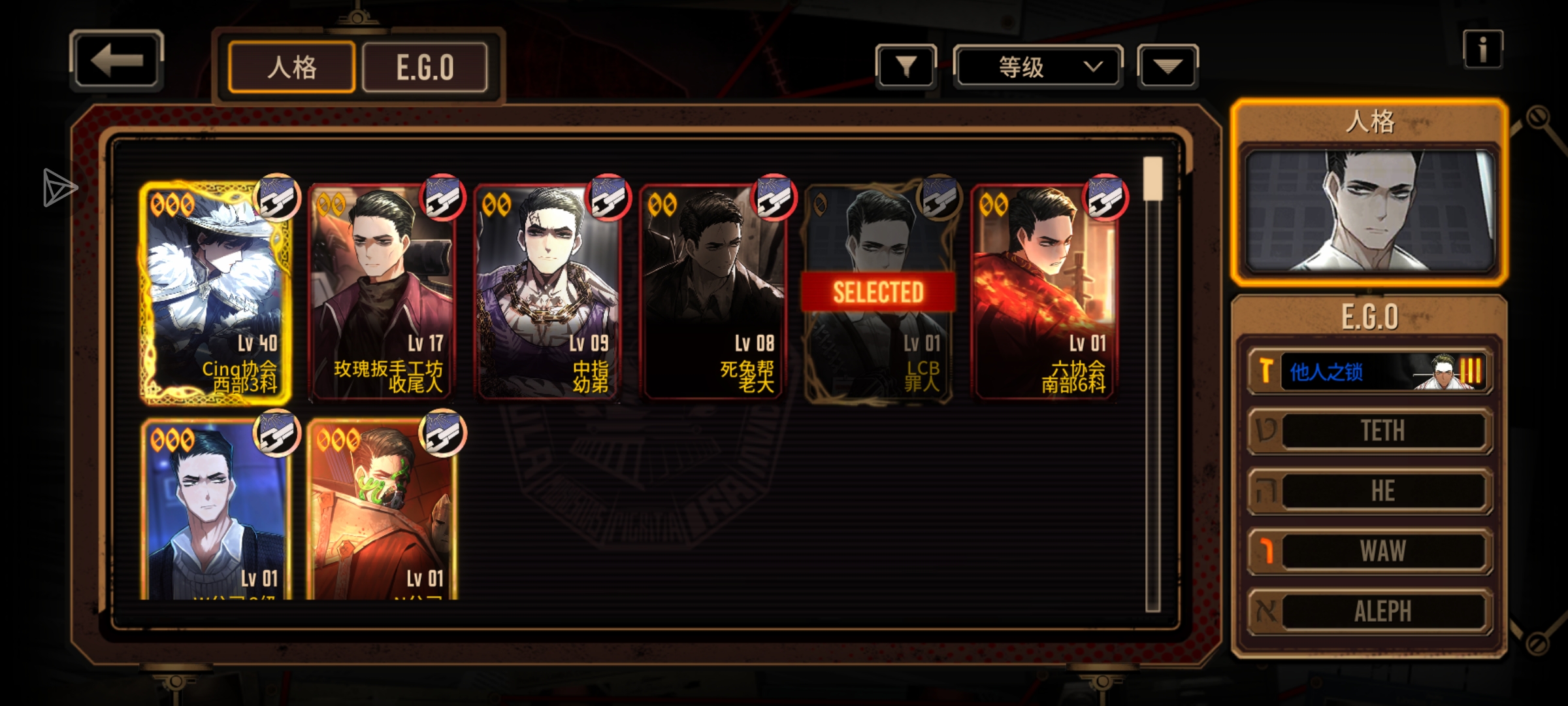This screenshot has width=1568, height=706.
Task: Select the WAW E.G.O slot
Action: coord(1370,551)
